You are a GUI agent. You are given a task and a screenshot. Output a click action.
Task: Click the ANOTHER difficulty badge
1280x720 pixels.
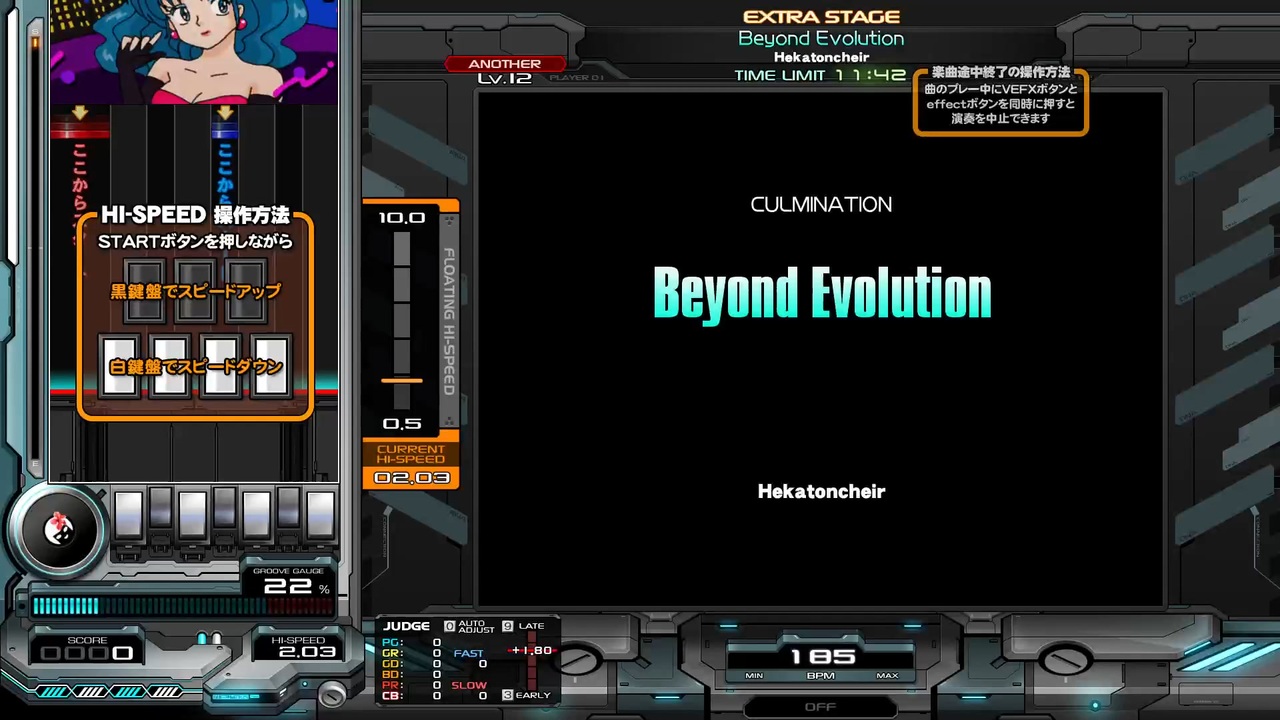pyautogui.click(x=504, y=63)
